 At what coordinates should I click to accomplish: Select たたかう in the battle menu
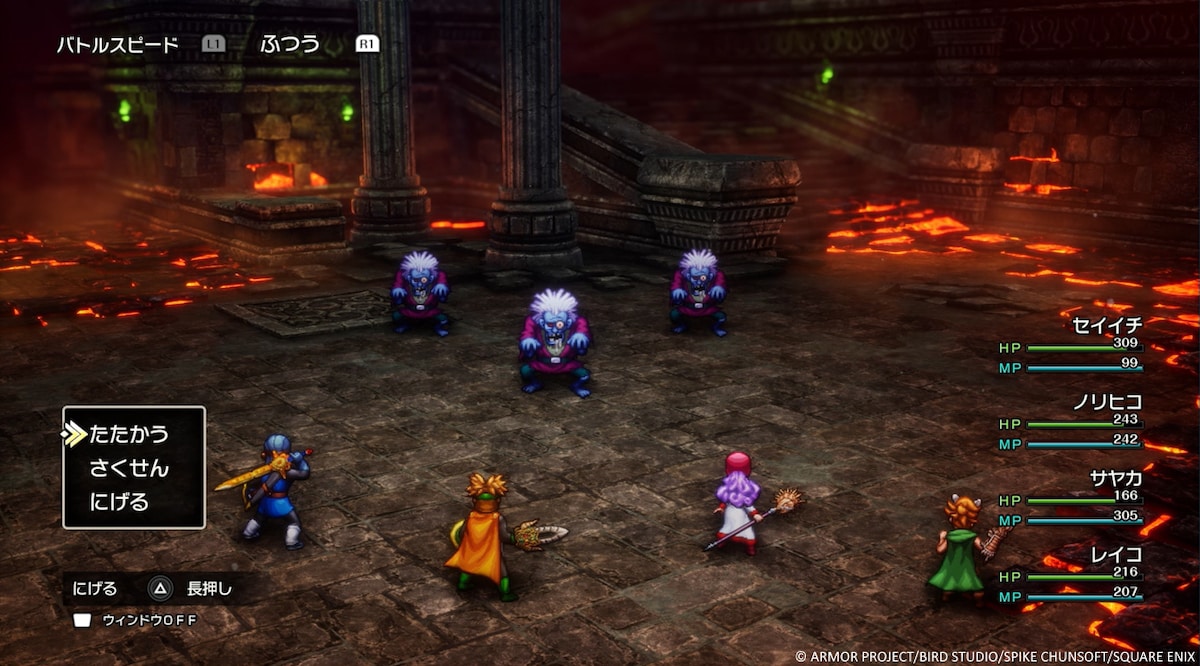(129, 434)
